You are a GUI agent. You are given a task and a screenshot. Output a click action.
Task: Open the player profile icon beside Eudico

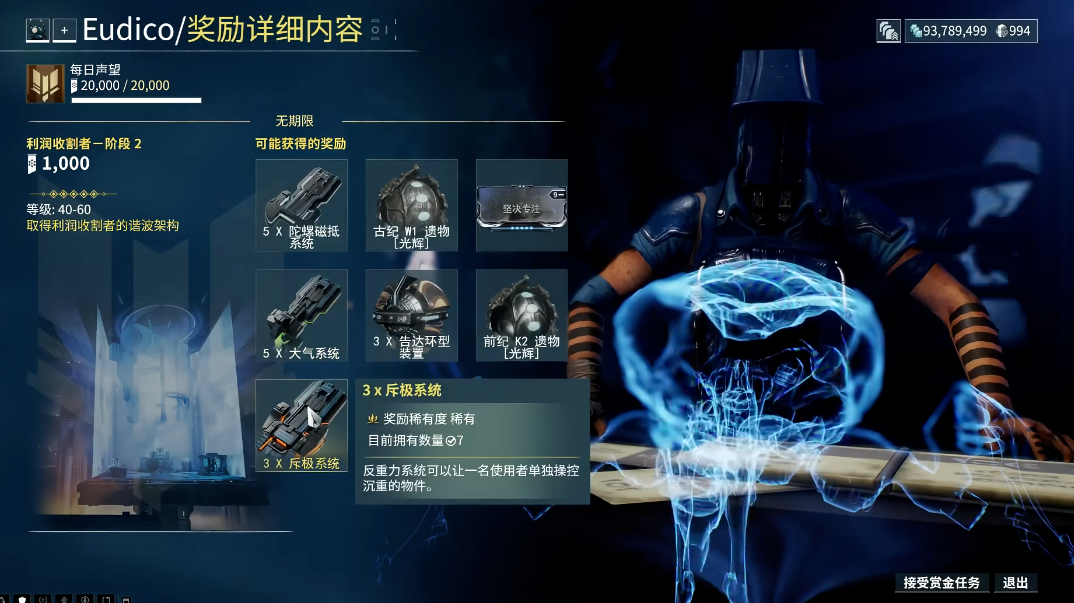(37, 30)
